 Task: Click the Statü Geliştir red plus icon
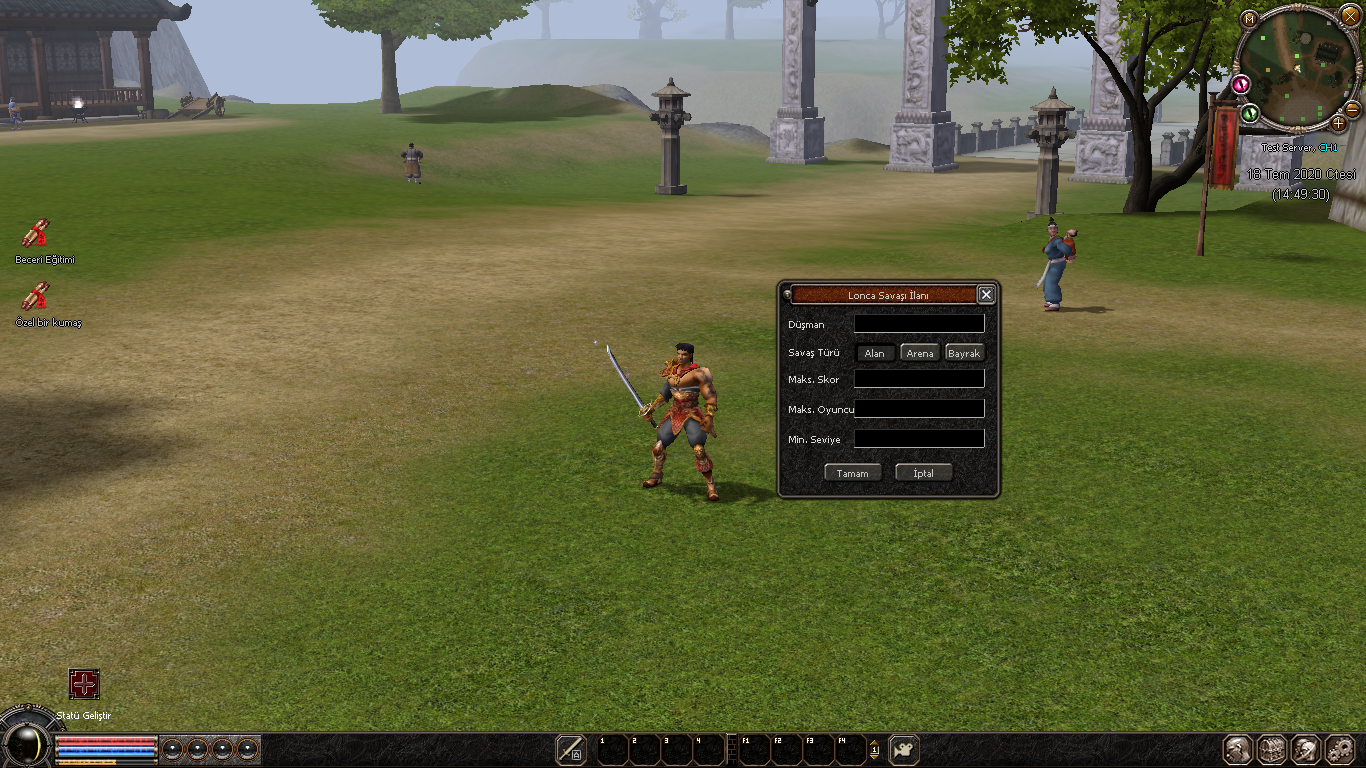(x=84, y=684)
